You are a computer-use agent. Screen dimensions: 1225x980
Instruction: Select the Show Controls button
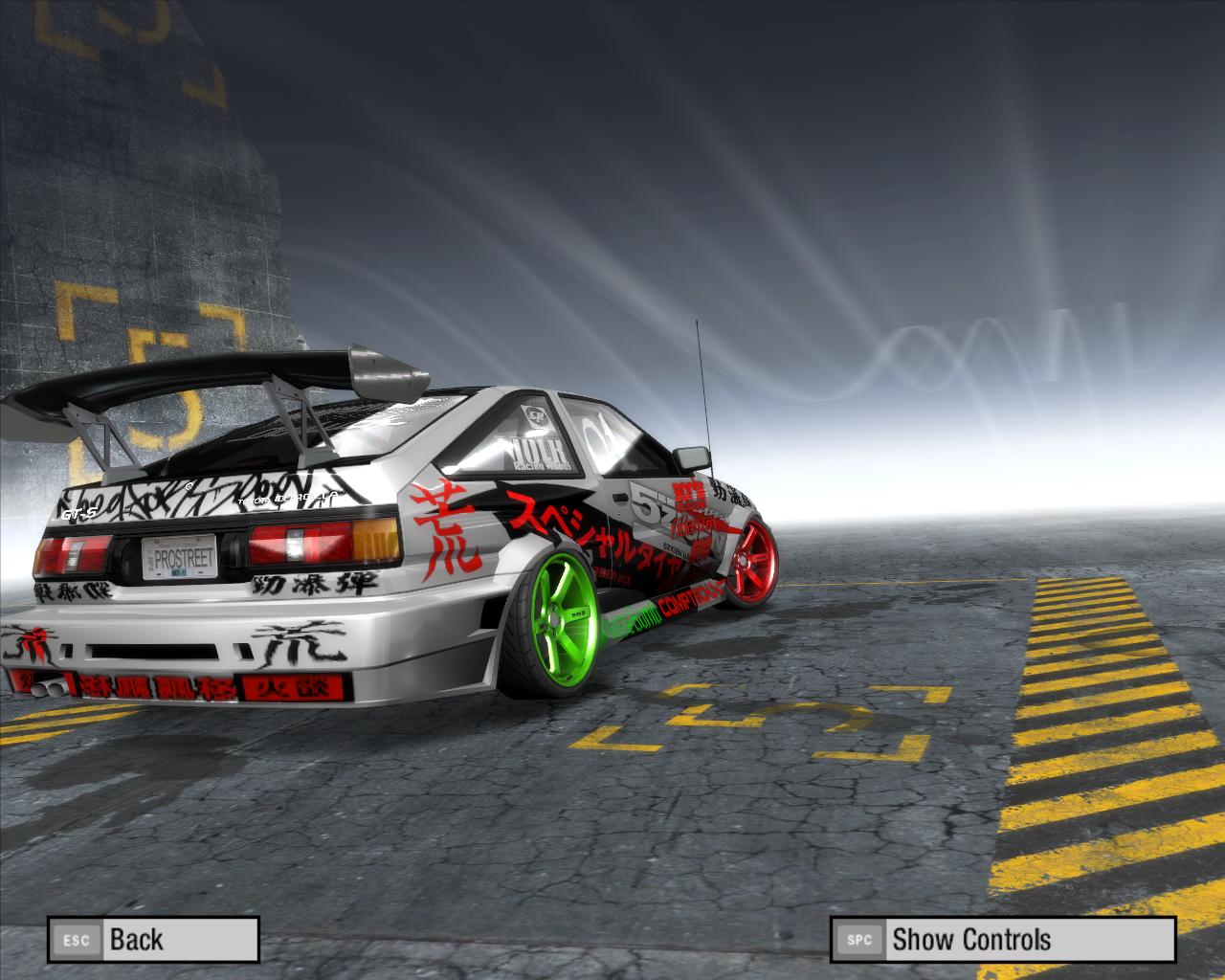point(1002,939)
